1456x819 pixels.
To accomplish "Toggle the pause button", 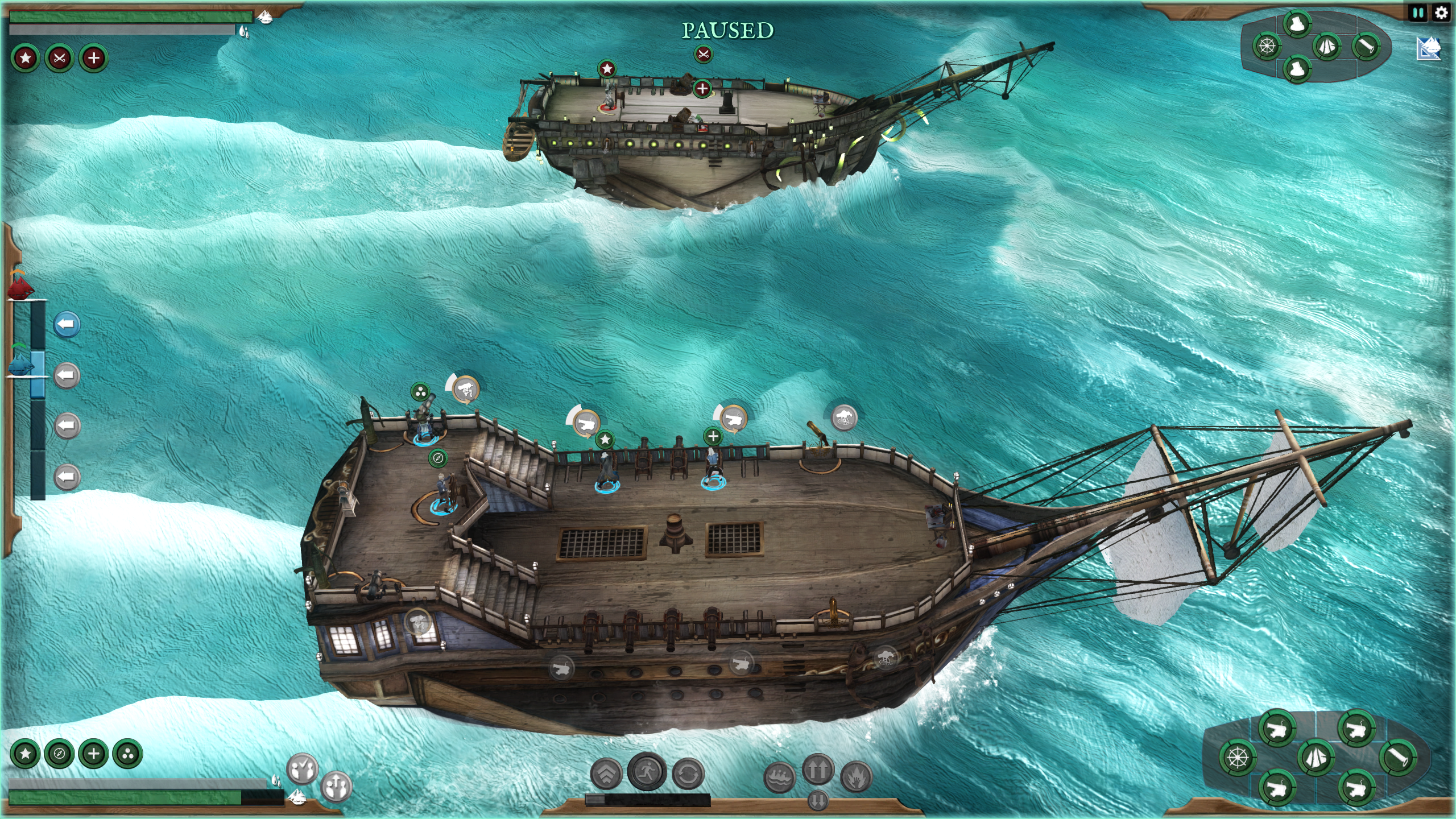I will point(1418,13).
